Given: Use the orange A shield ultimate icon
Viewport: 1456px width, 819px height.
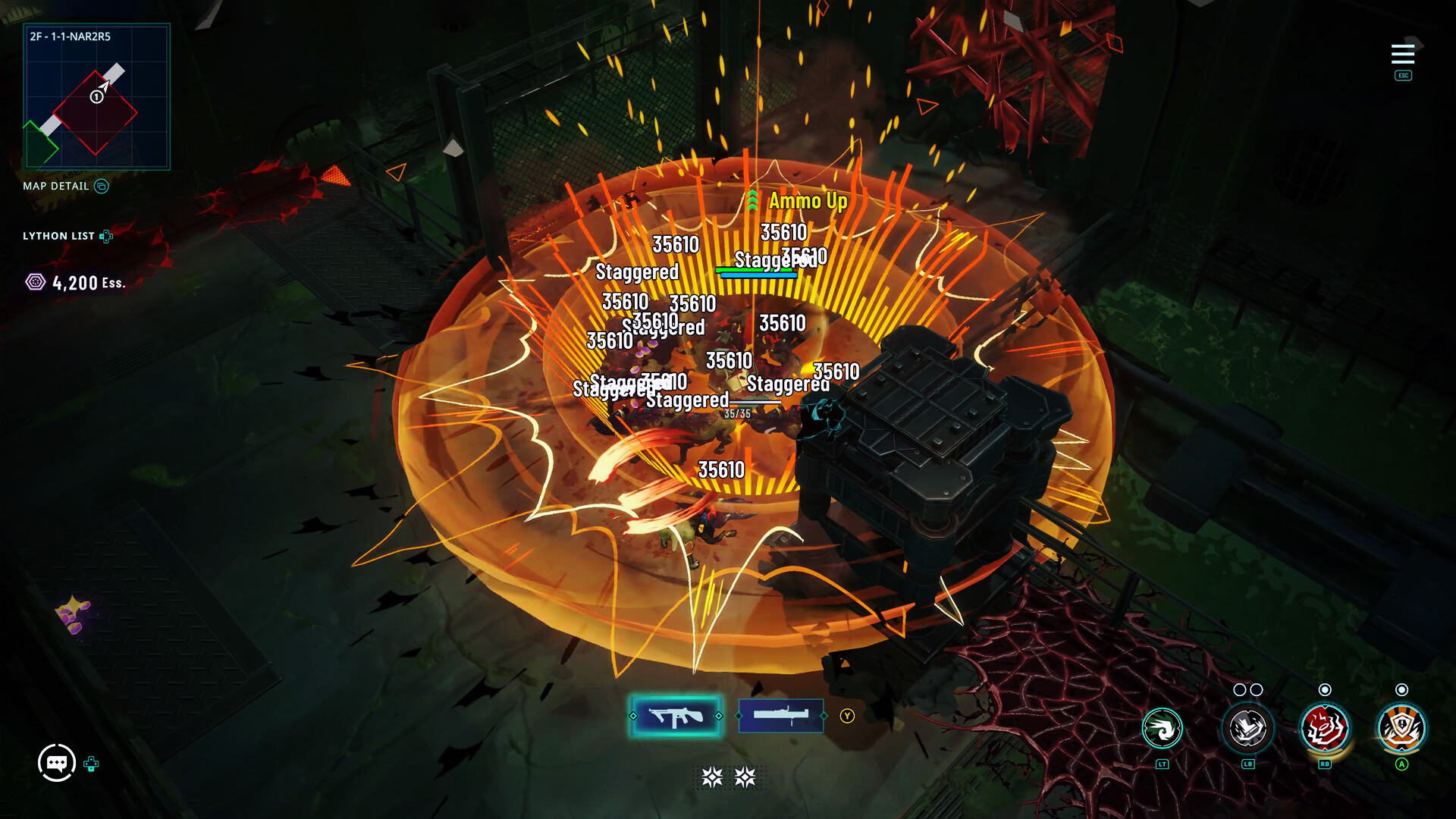Looking at the screenshot, I should click(1402, 728).
